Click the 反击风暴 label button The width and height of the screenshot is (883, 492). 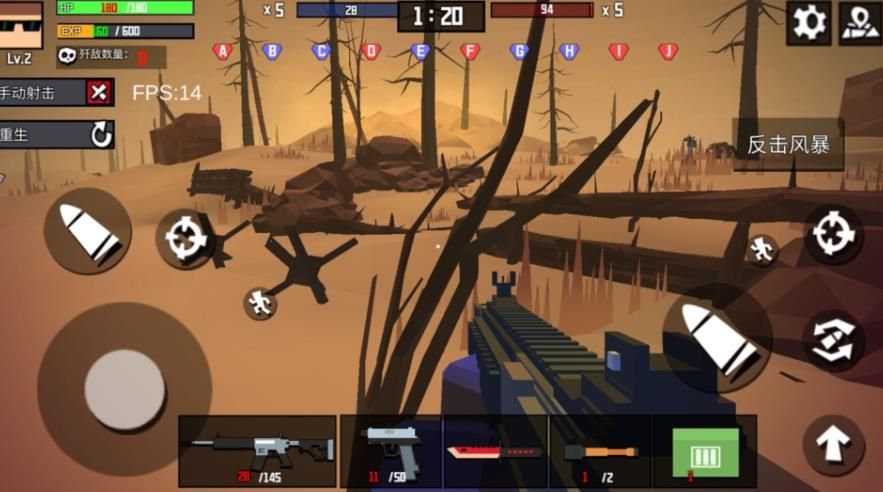pos(788,145)
